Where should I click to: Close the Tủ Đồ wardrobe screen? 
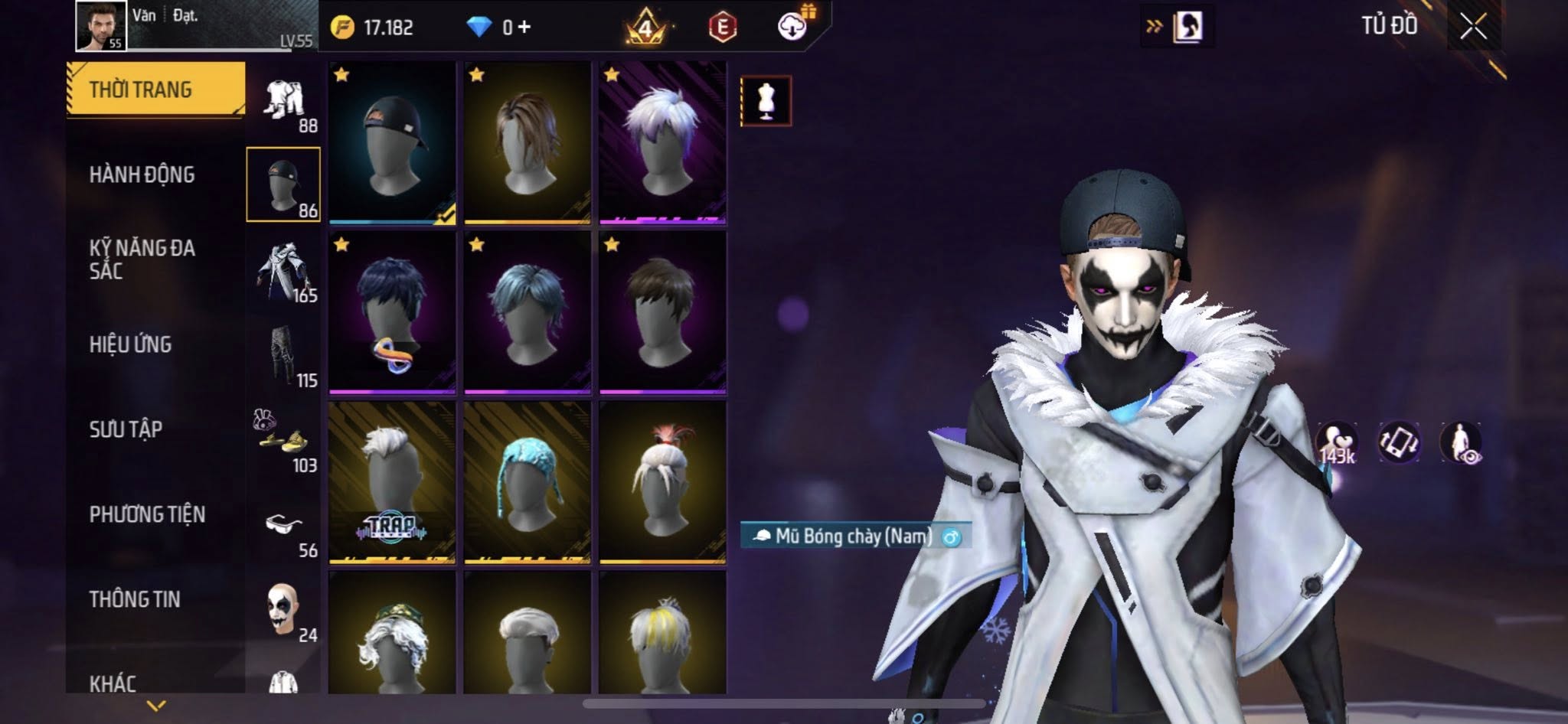click(1473, 28)
